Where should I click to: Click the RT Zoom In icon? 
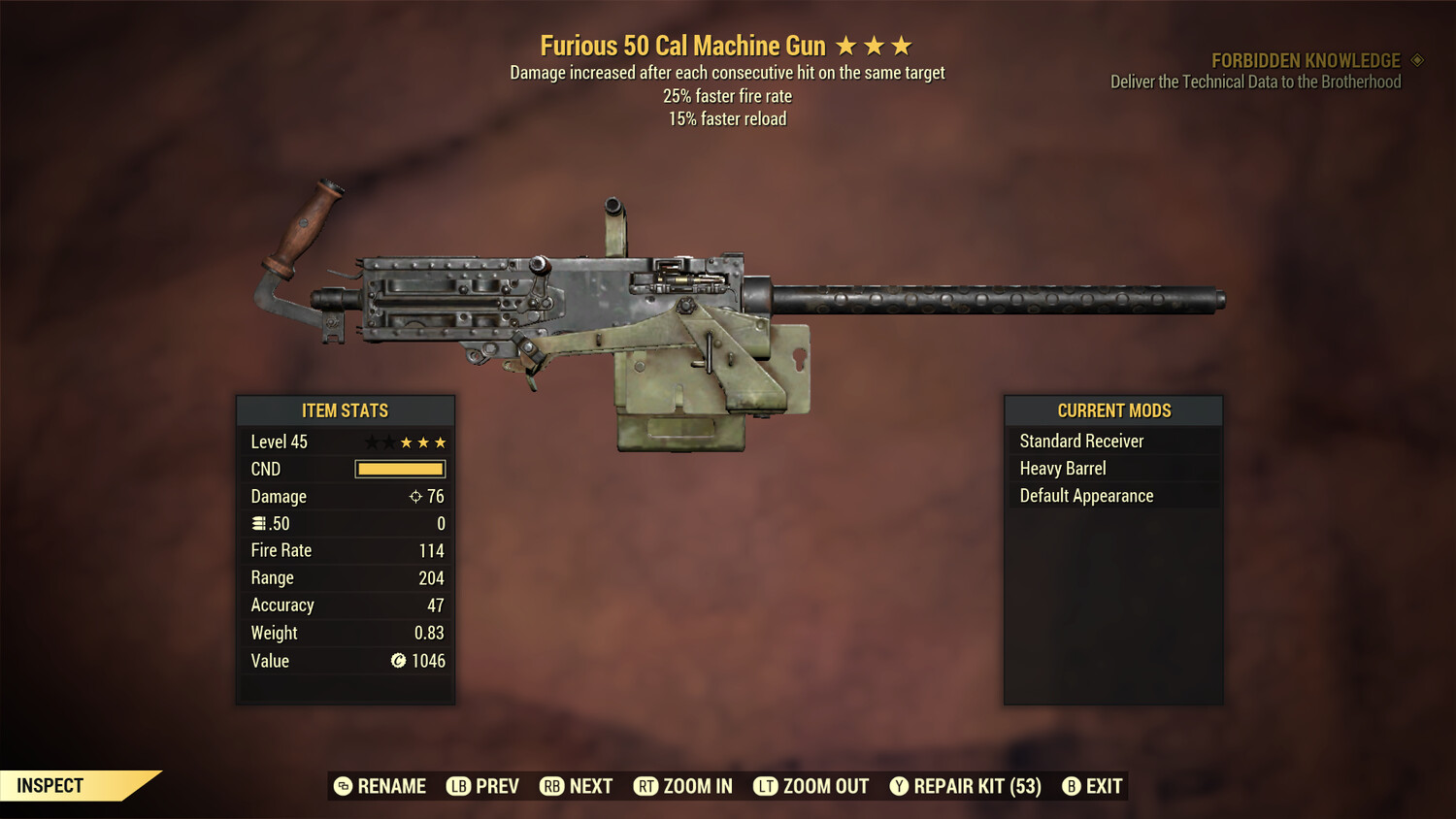pyautogui.click(x=646, y=786)
